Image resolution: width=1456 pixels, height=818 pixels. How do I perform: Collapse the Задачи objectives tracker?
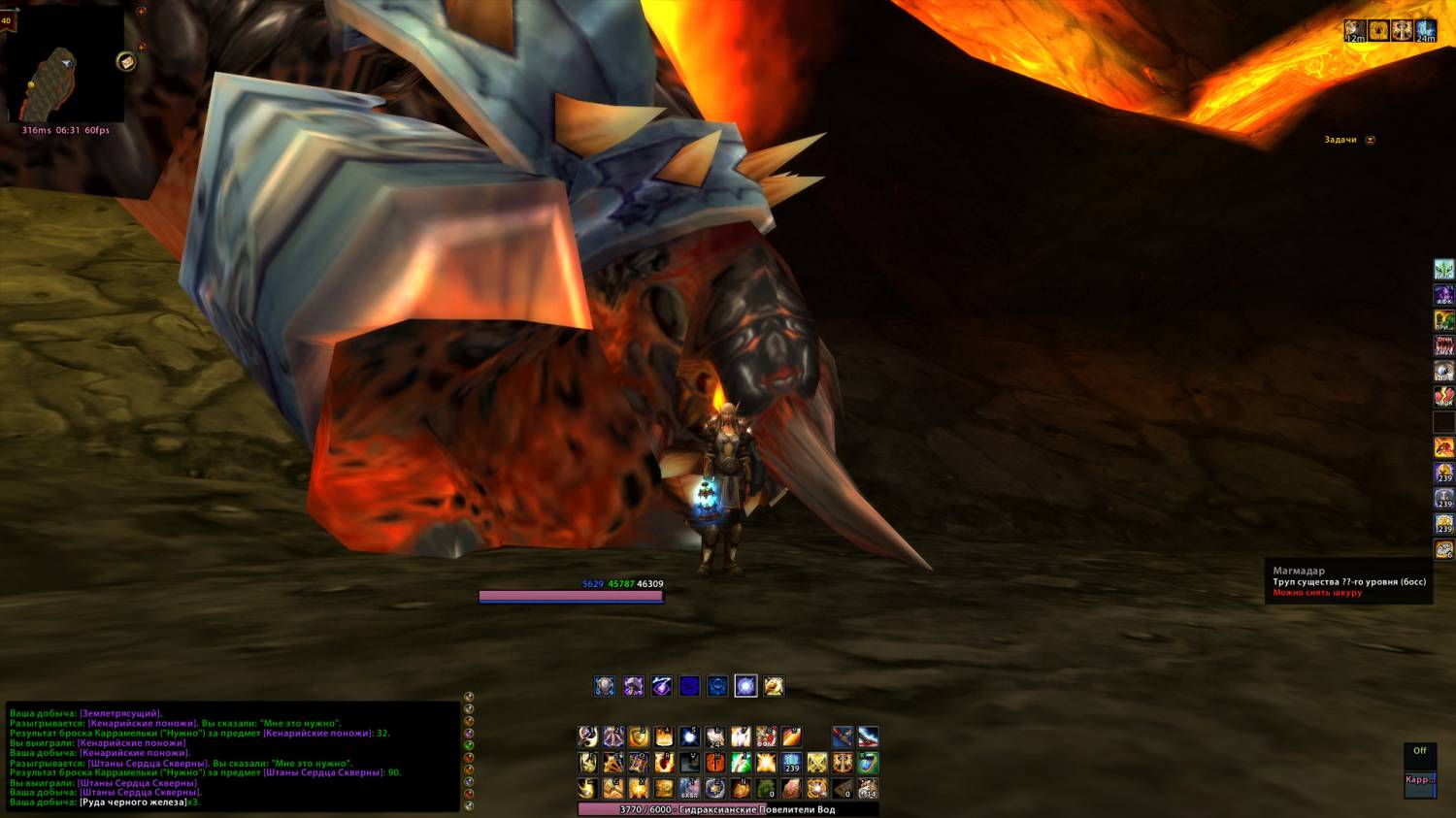[x=1370, y=140]
